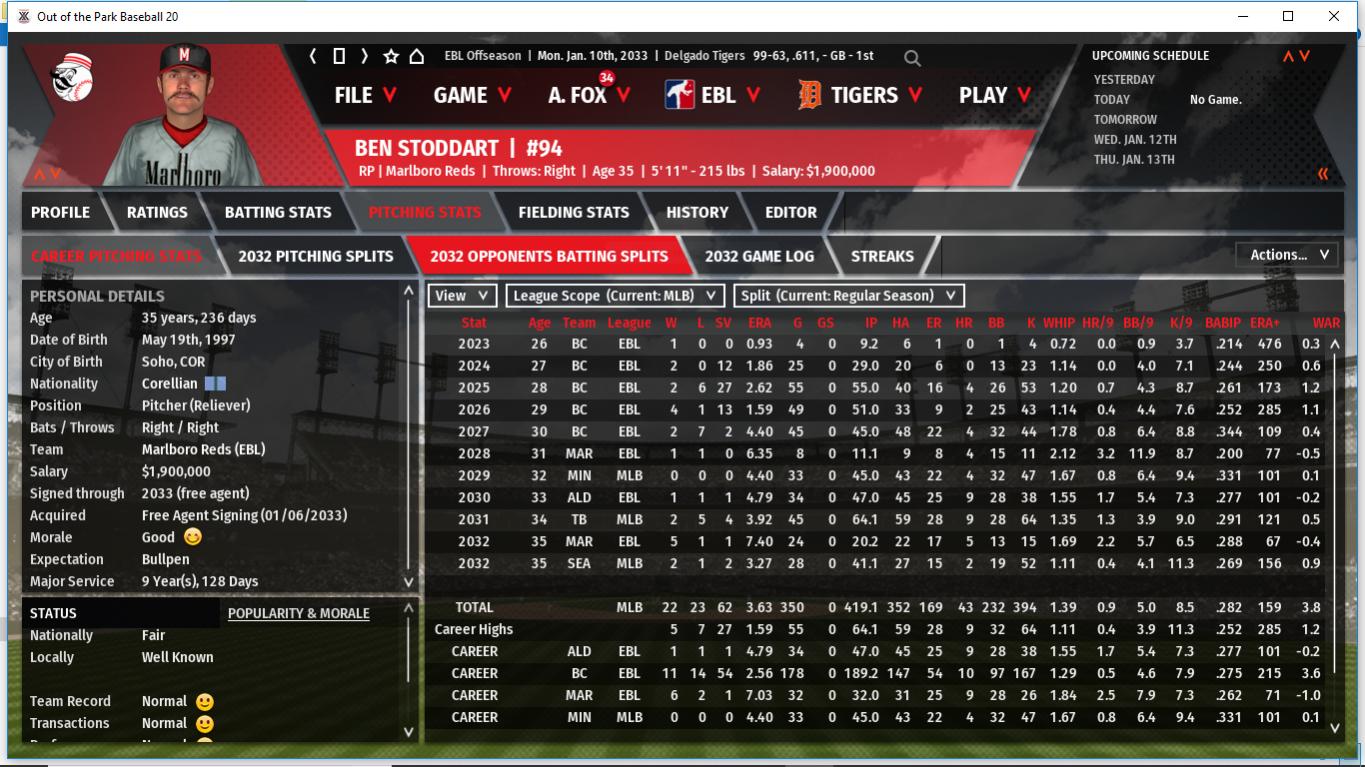
Task: Open the TIGERS team menu
Action: 860,95
